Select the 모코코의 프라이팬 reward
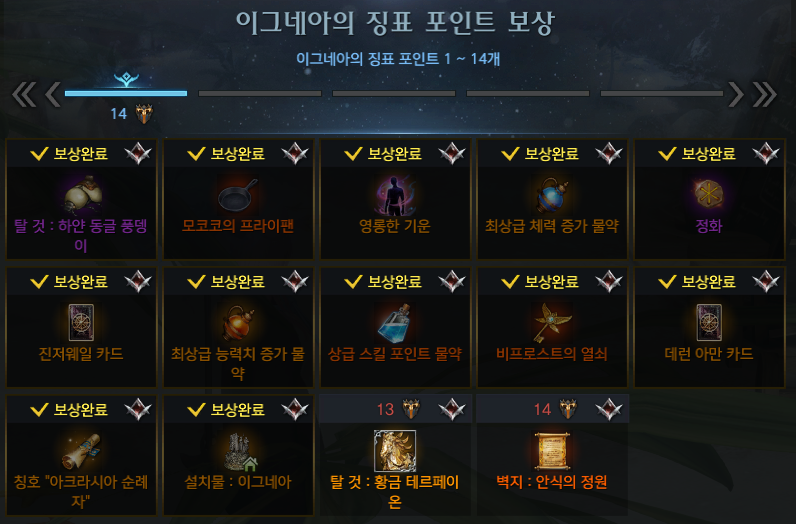Screen dimensions: 796x524 coord(240,200)
